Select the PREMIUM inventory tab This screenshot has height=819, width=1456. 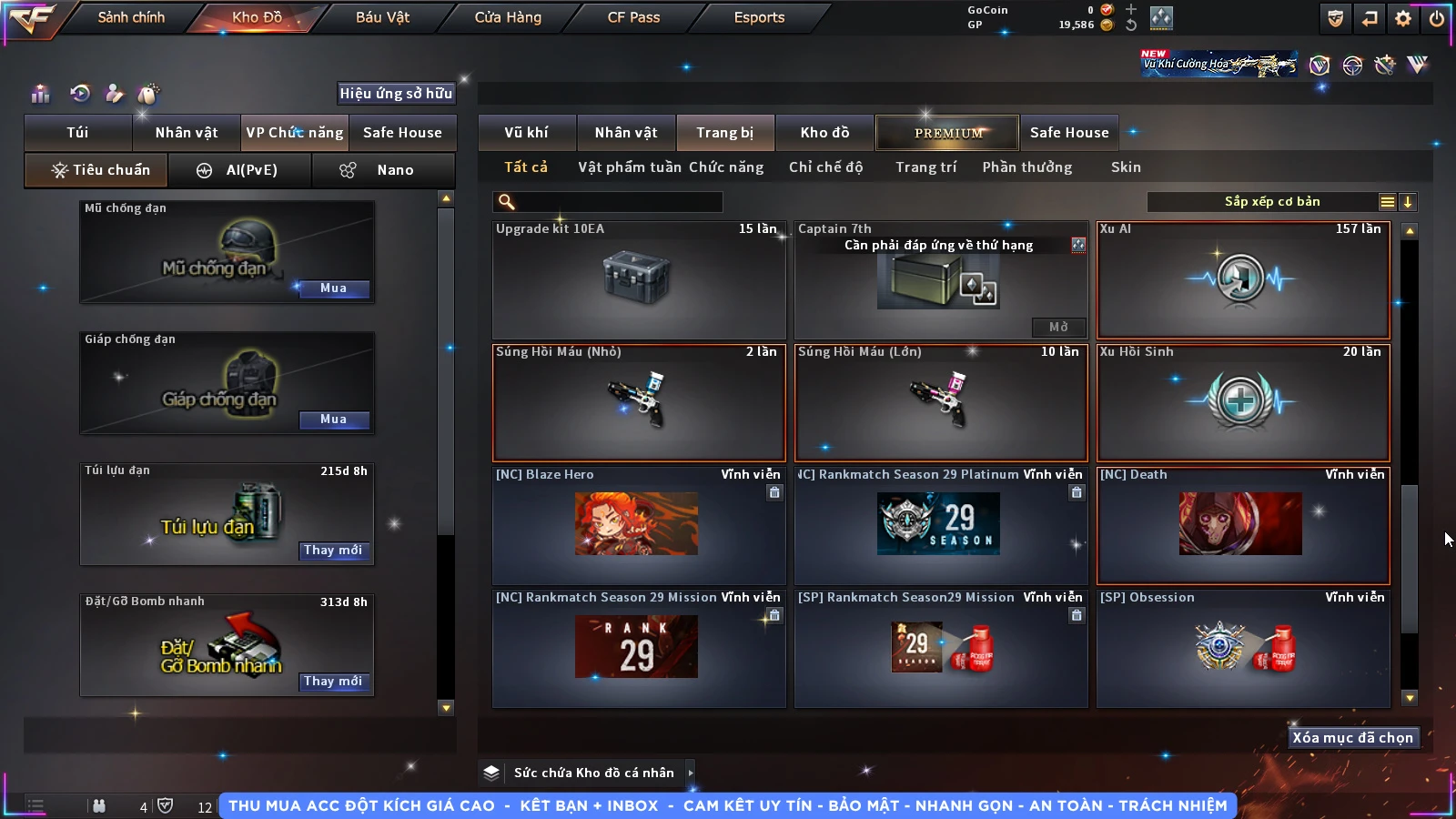tap(948, 133)
